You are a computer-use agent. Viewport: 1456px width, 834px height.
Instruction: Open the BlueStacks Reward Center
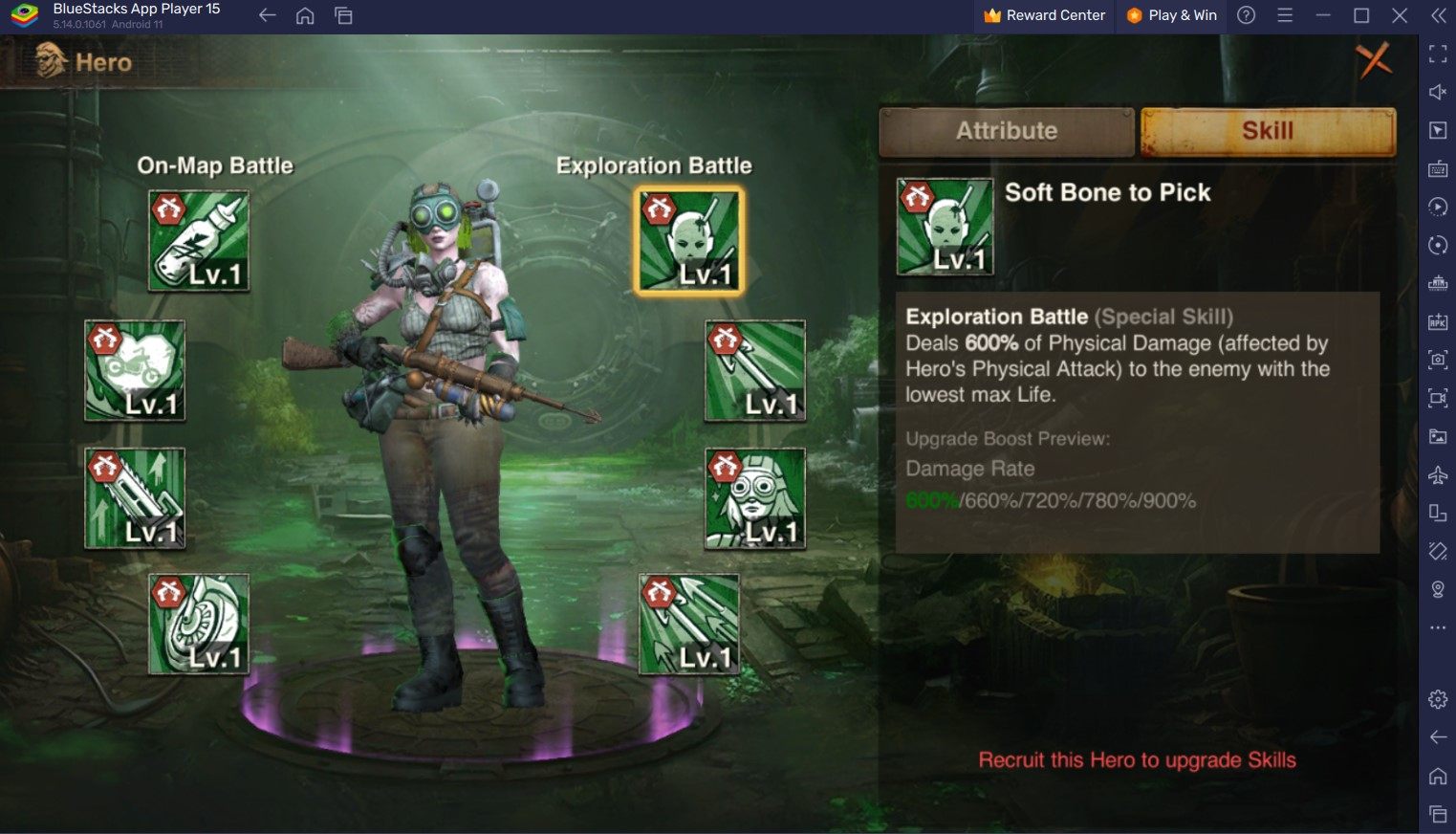coord(1044,15)
